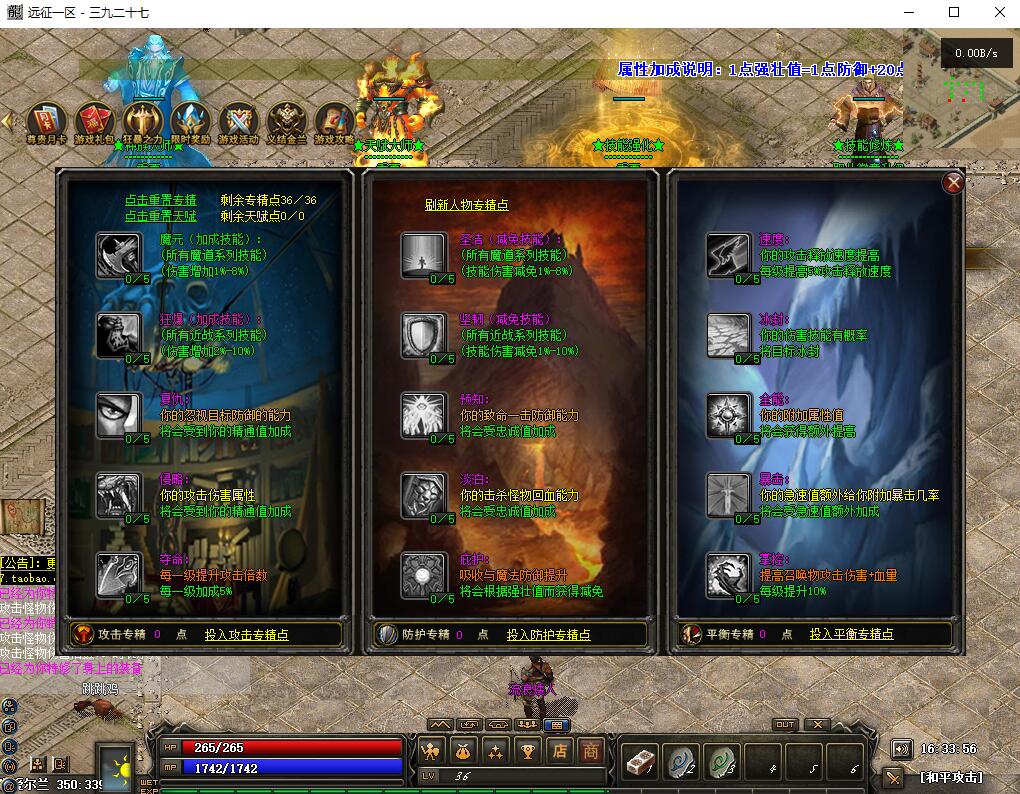
Task: Open the 游戏礼包 gift pack icon
Action: (94, 121)
